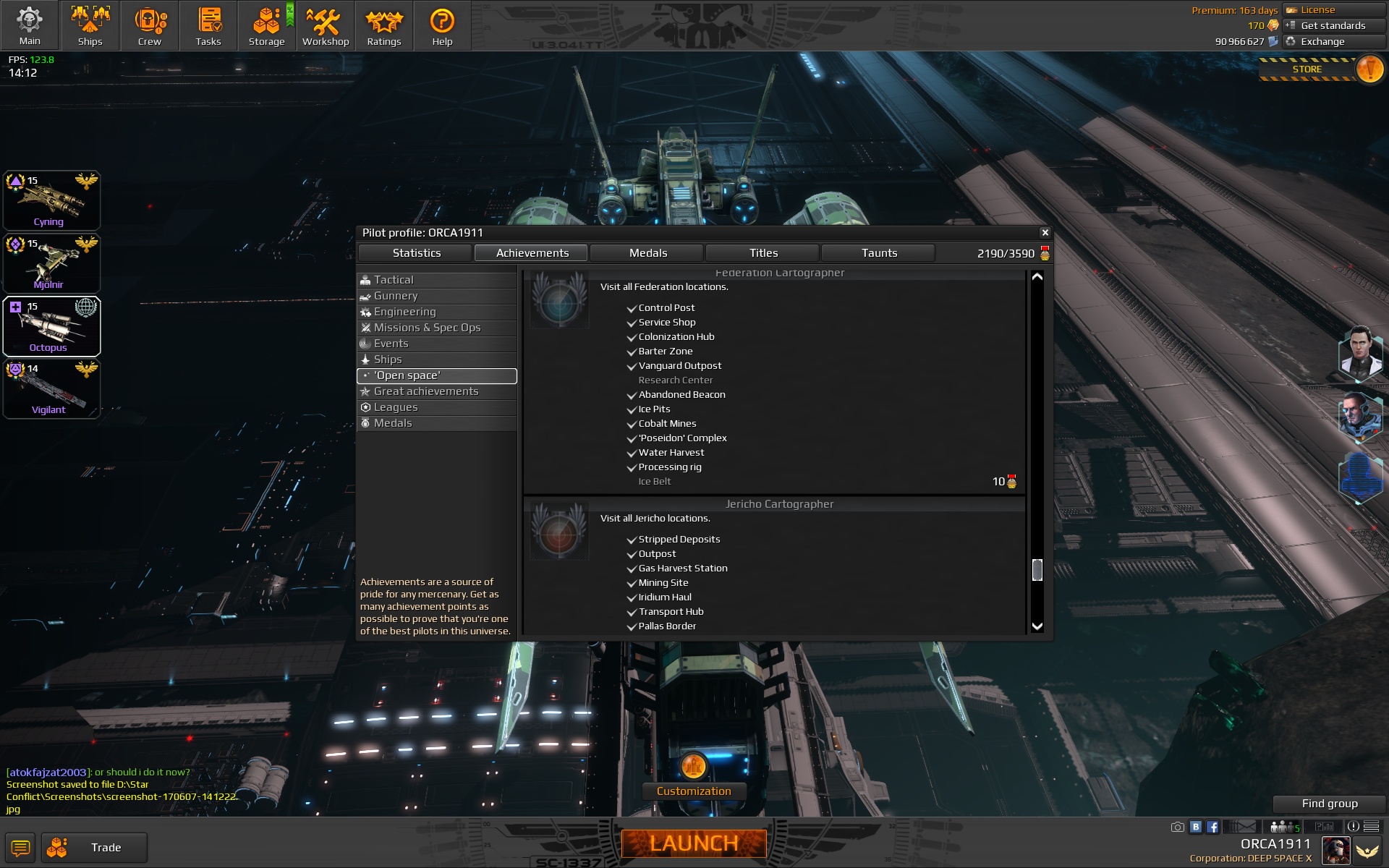Open the Ships menu icon

tap(90, 22)
